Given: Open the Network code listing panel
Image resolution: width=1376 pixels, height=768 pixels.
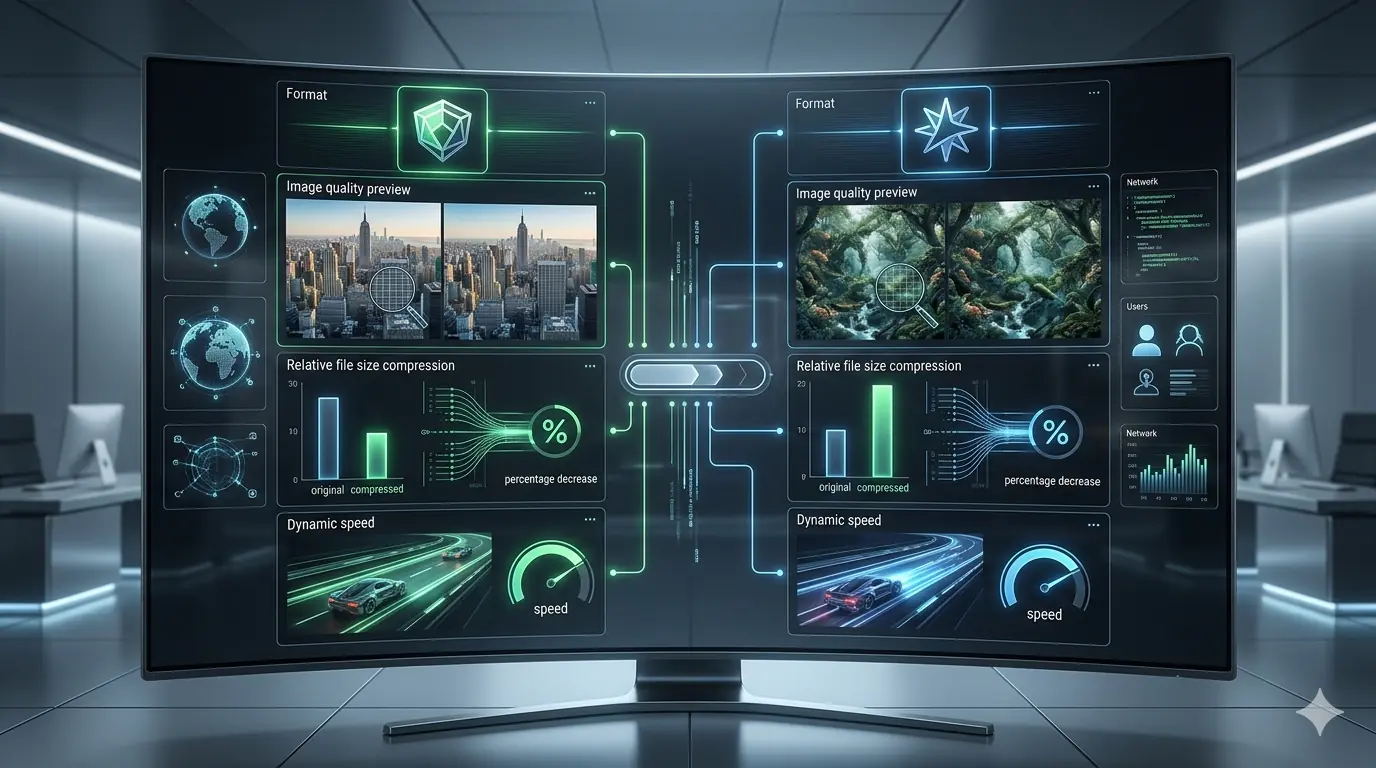Looking at the screenshot, I should pos(1168,228).
